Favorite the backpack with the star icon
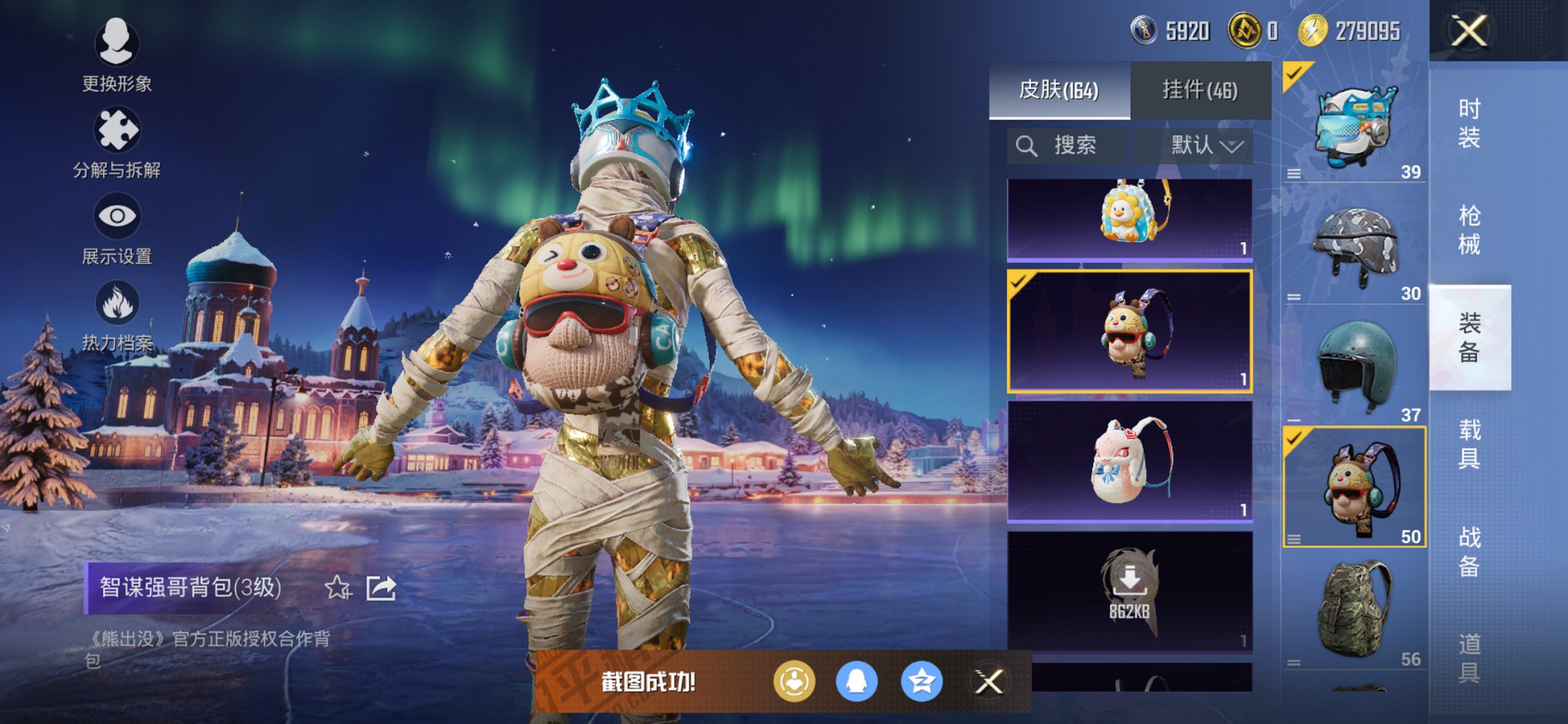The image size is (1568, 724). pos(337,587)
